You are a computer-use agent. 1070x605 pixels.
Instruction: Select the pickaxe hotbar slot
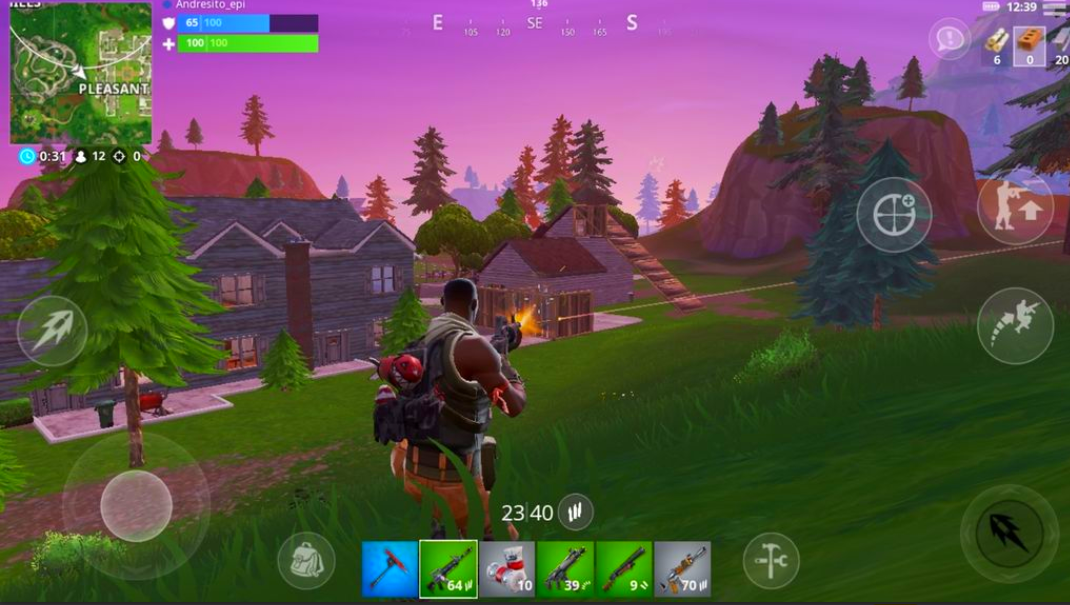click(390, 569)
